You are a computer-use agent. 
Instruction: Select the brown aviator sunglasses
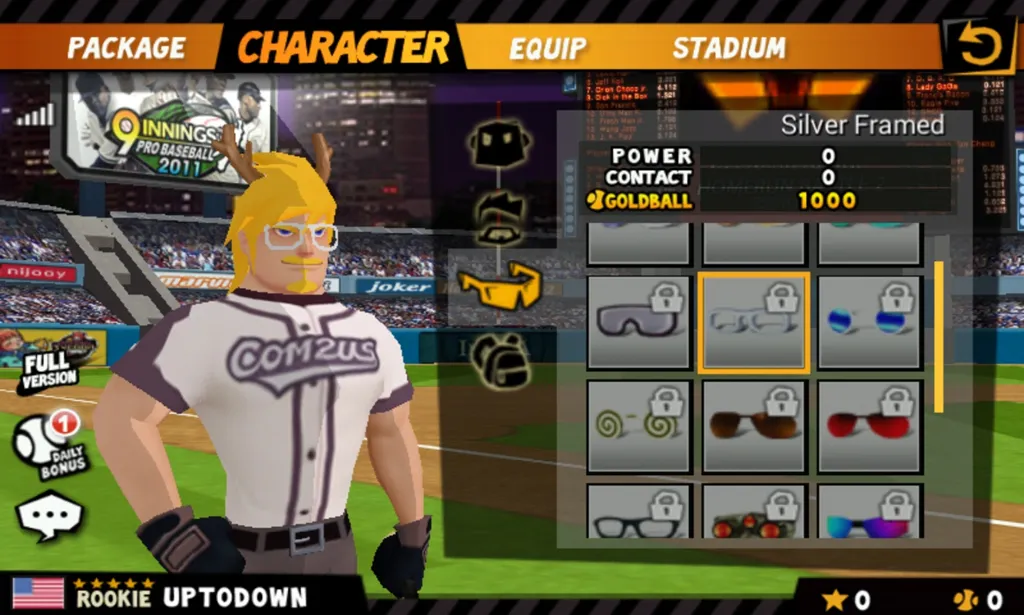pyautogui.click(x=754, y=427)
